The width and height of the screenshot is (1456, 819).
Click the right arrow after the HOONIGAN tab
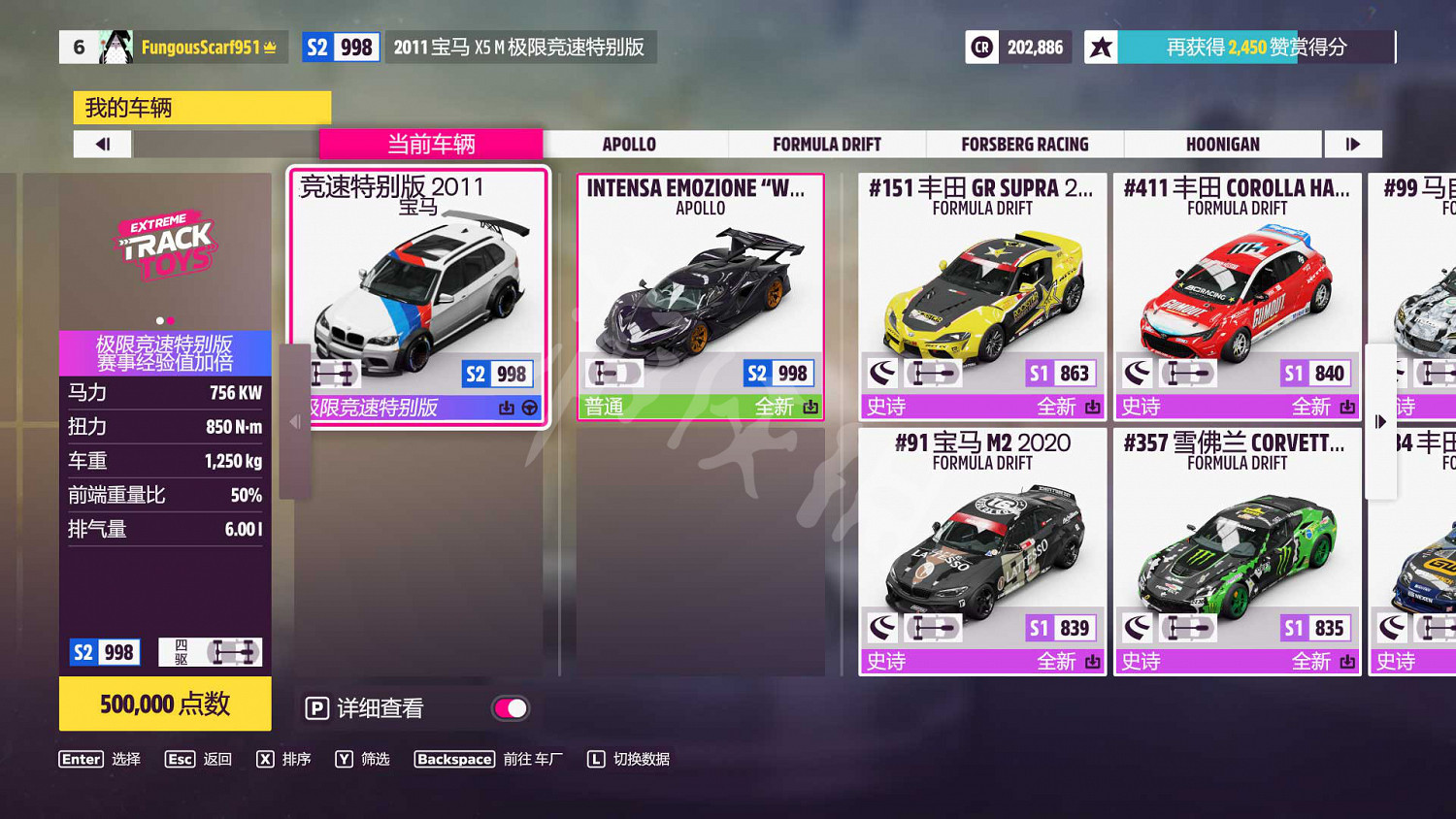click(x=1353, y=144)
